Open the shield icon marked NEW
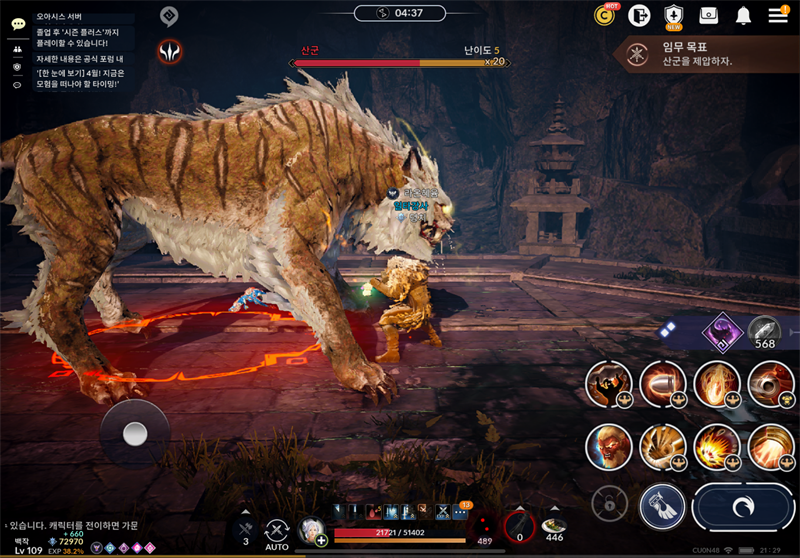The height and width of the screenshot is (558, 800). click(674, 15)
